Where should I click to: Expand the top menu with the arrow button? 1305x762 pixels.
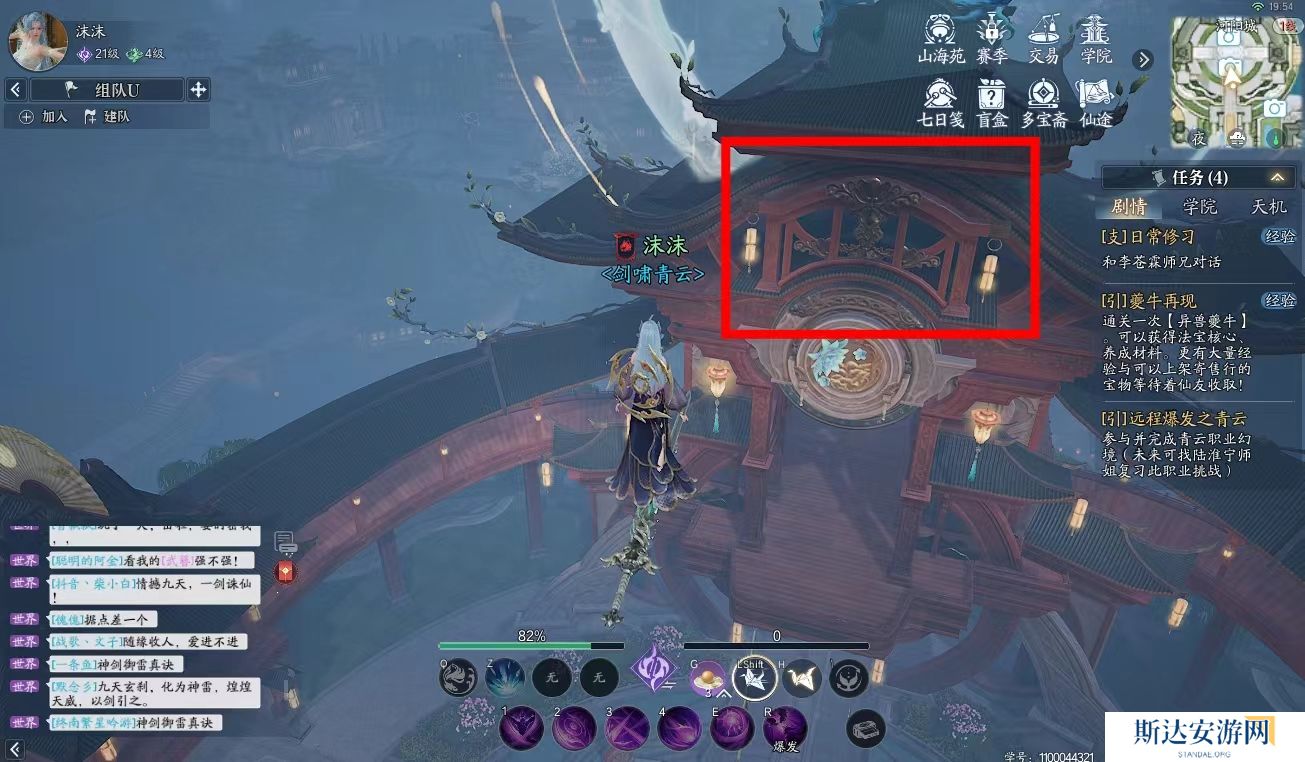click(x=1143, y=60)
